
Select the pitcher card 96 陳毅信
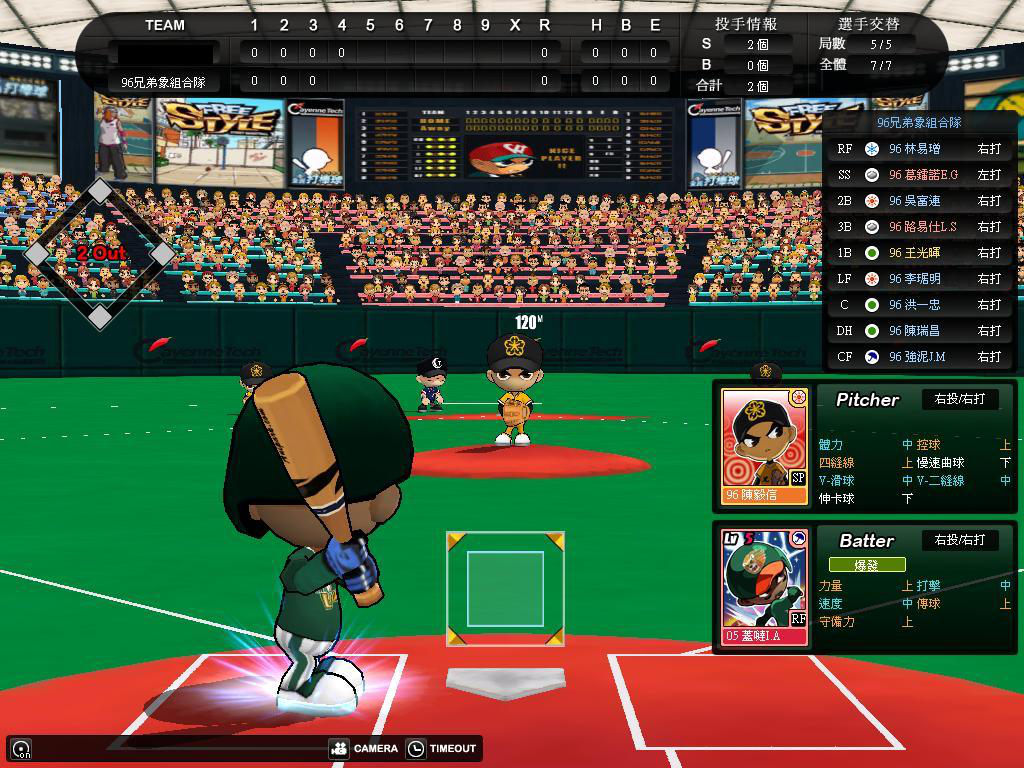pos(765,447)
